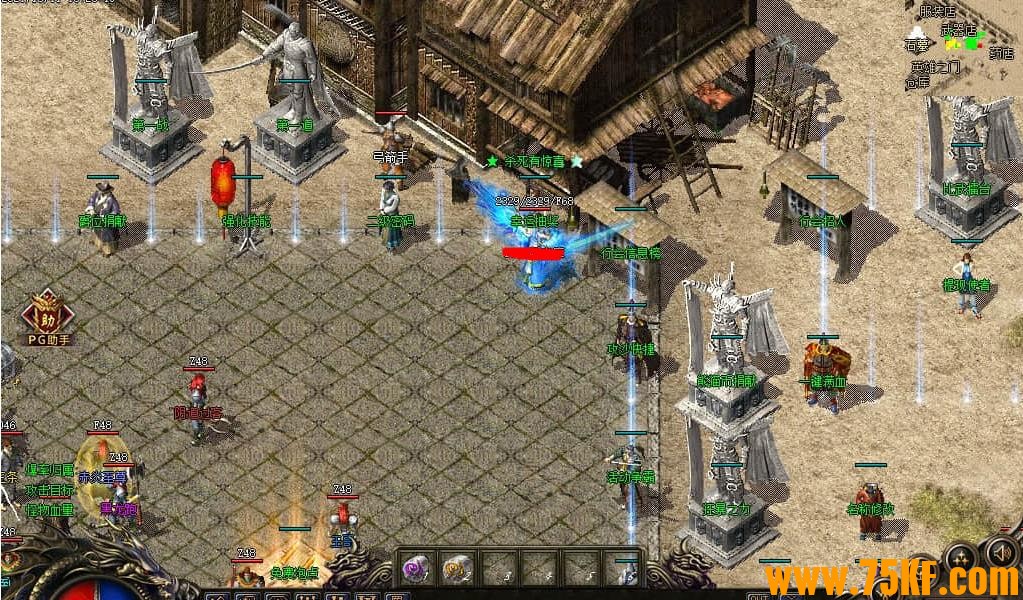Use the item in hotbar slot 2

click(457, 569)
